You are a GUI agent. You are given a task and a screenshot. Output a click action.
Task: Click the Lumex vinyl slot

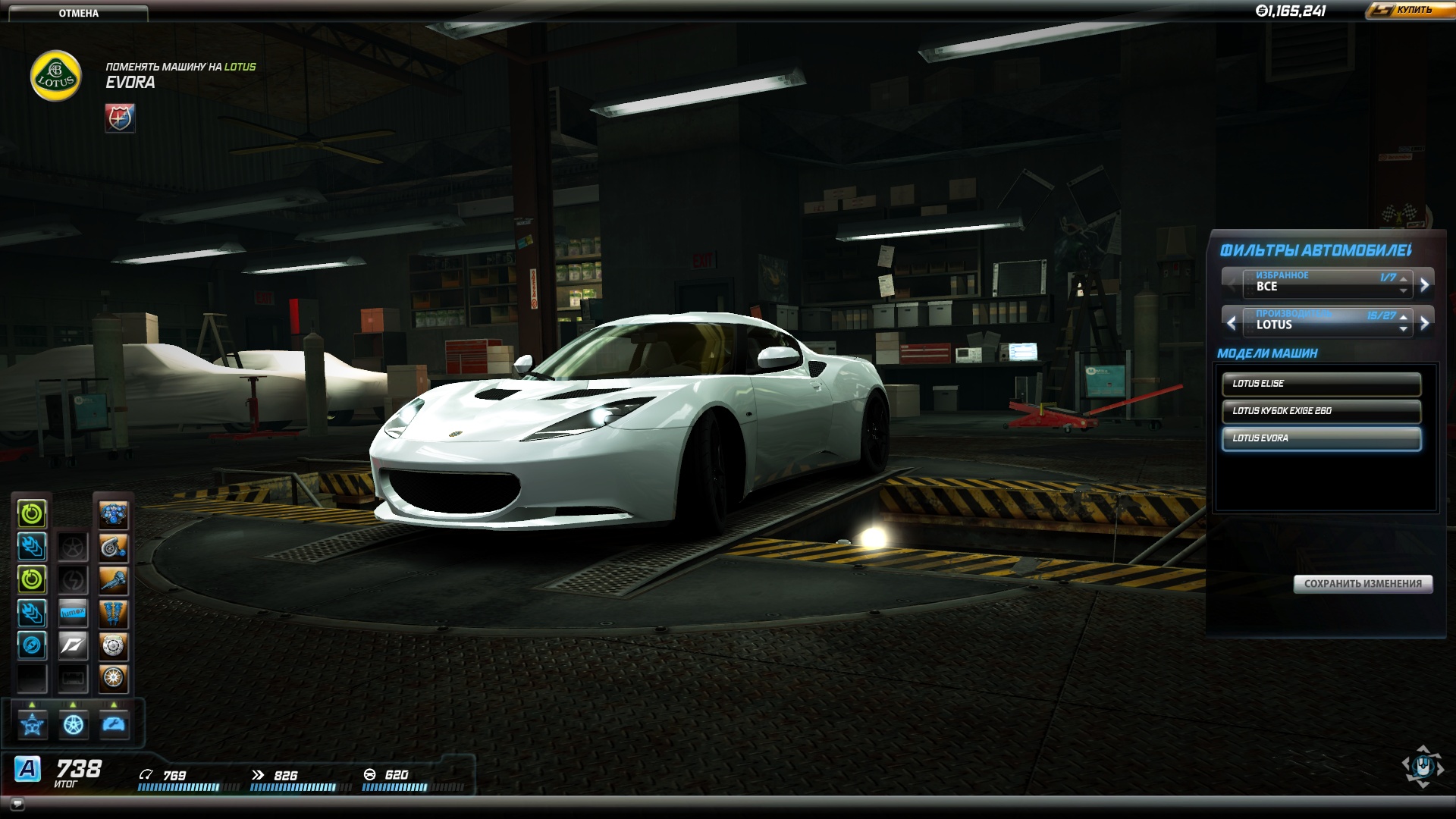point(73,613)
